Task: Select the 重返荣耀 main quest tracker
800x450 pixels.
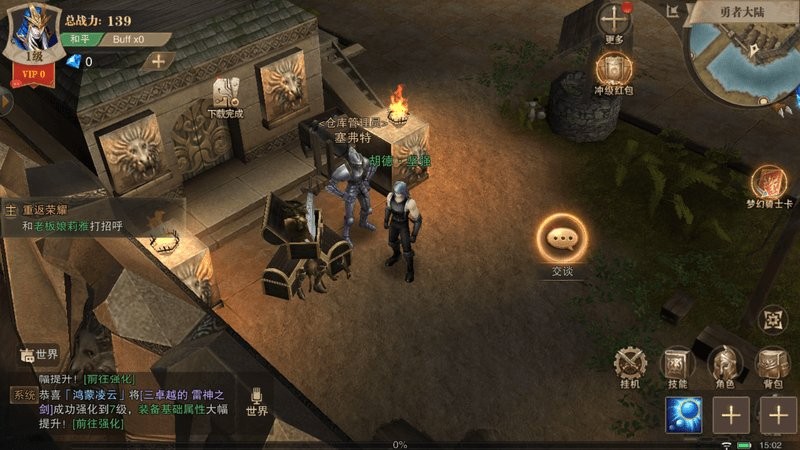Action: click(90, 218)
